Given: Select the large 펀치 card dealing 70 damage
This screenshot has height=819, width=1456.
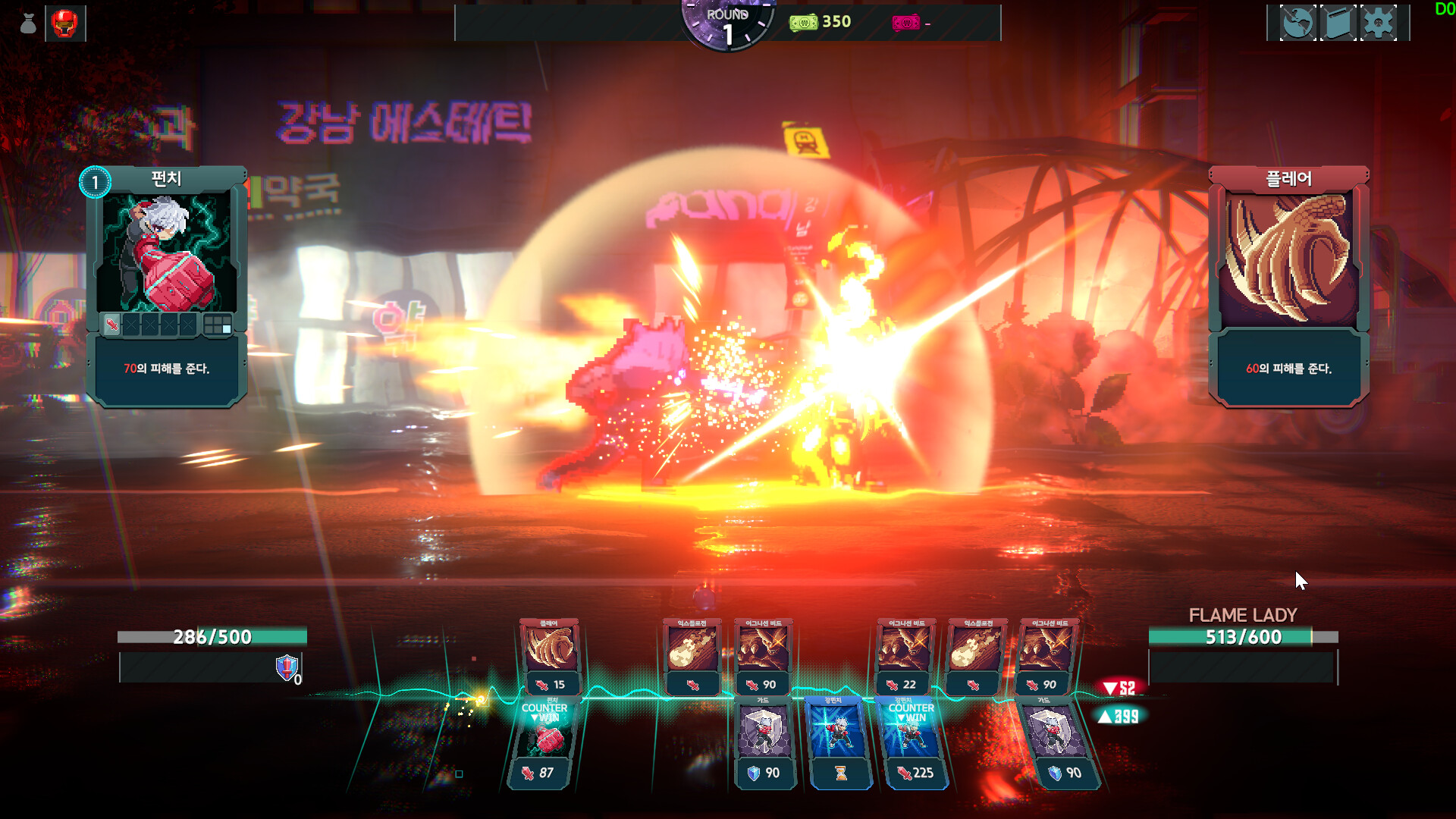Looking at the screenshot, I should pos(166,286).
